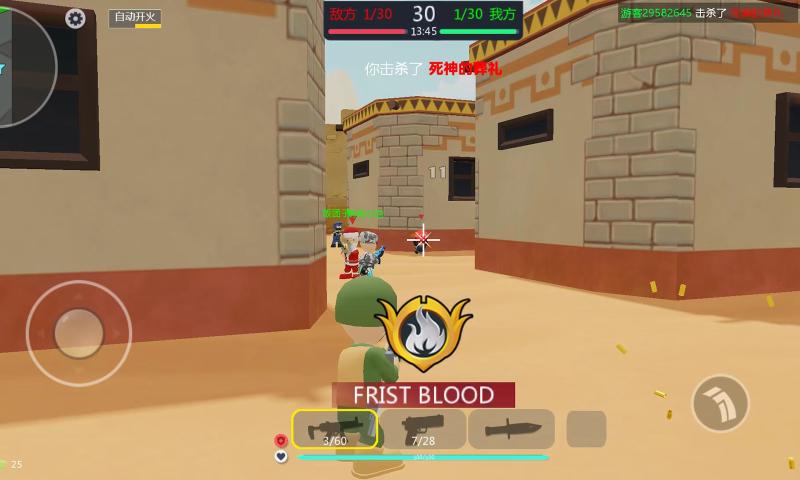The height and width of the screenshot is (480, 800).
Task: Tap the virtual movement joystick
Action: [x=79, y=333]
